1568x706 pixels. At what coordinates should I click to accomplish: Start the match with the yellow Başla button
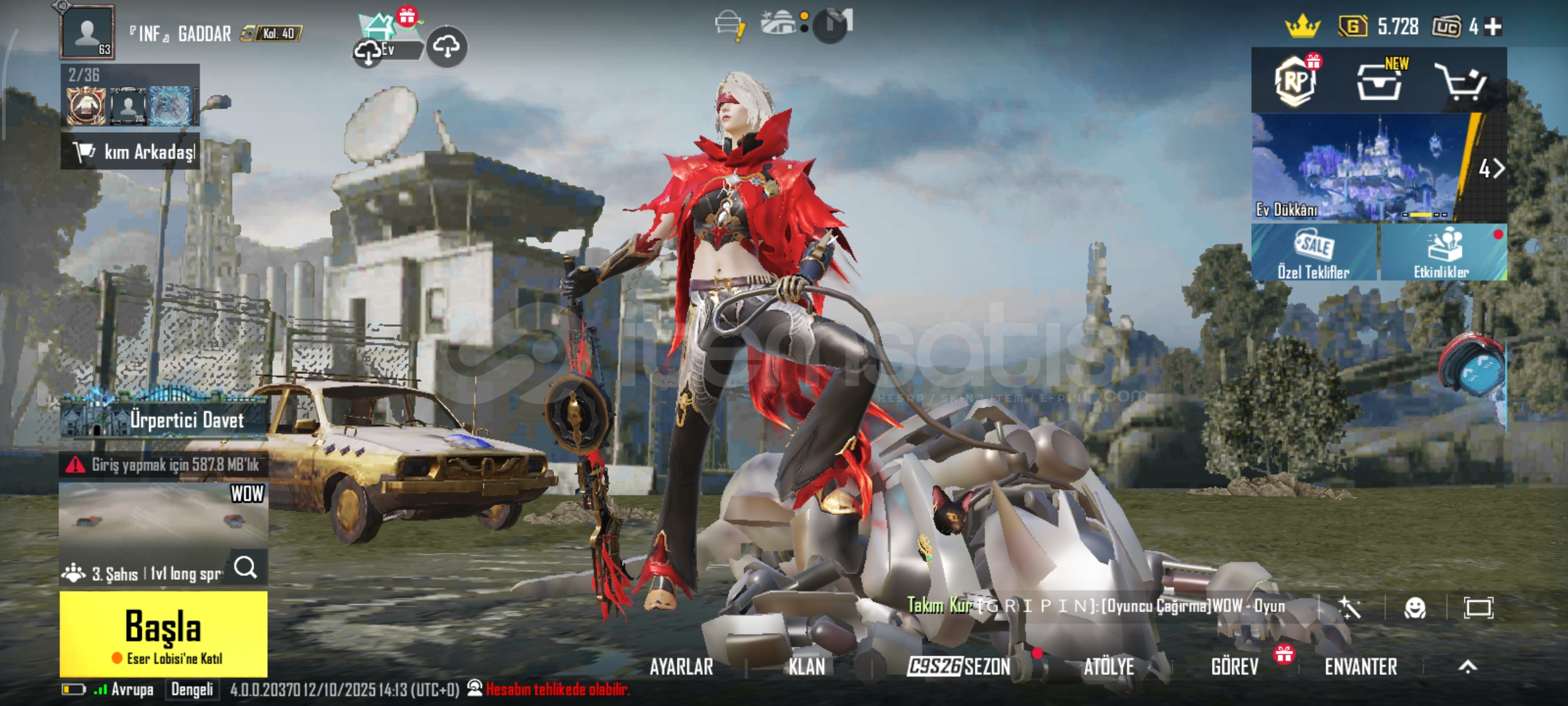pos(163,633)
